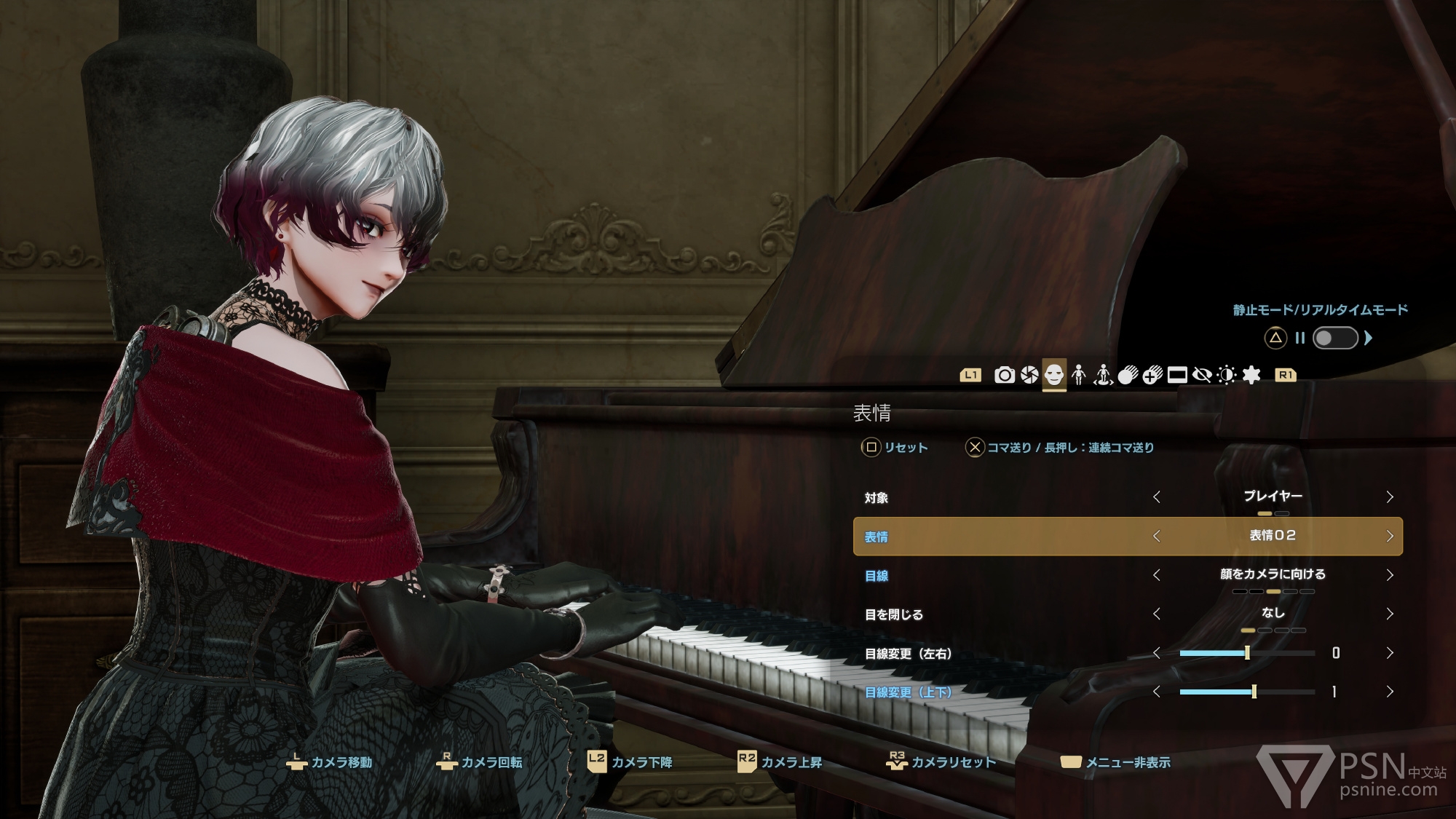Viewport: 1456px width, 819px height.
Task: Open the aperture shutter tab
Action: [1029, 375]
